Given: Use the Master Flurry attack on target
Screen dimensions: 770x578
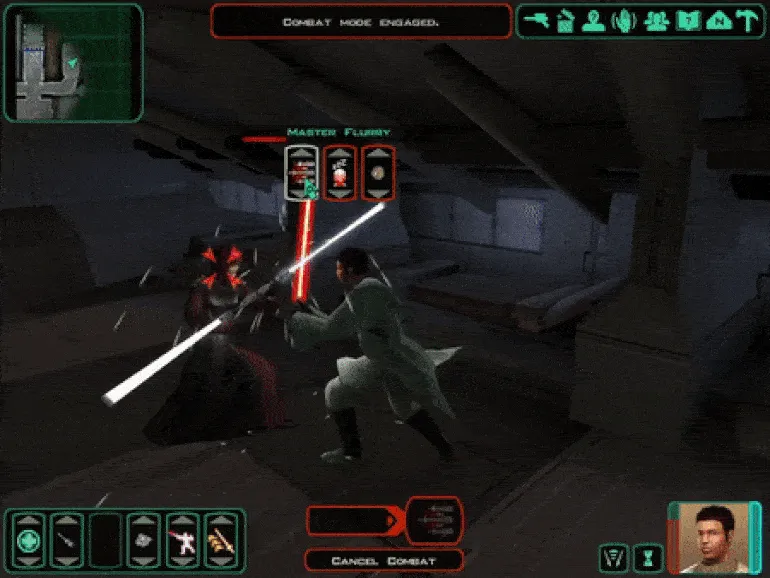Looking at the screenshot, I should point(303,173).
